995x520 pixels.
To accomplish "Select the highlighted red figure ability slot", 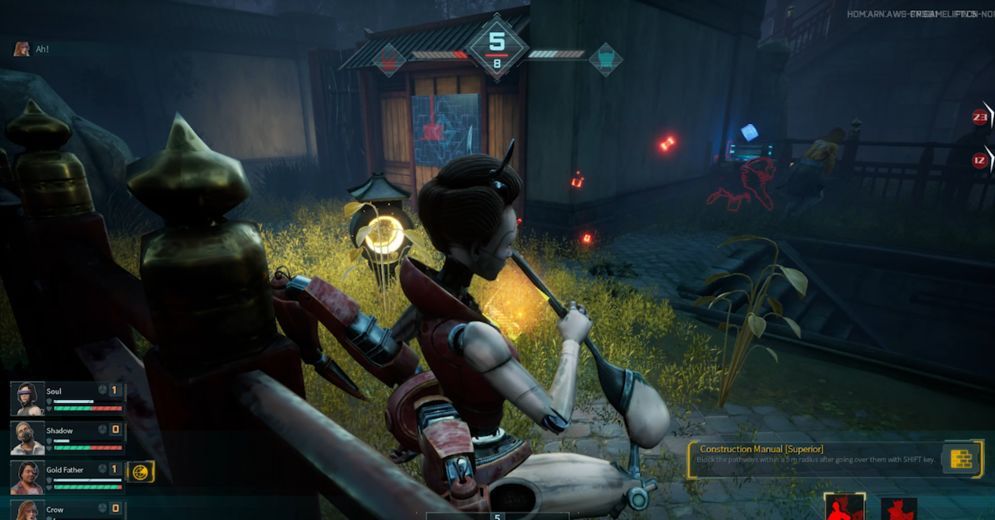I will 845,507.
